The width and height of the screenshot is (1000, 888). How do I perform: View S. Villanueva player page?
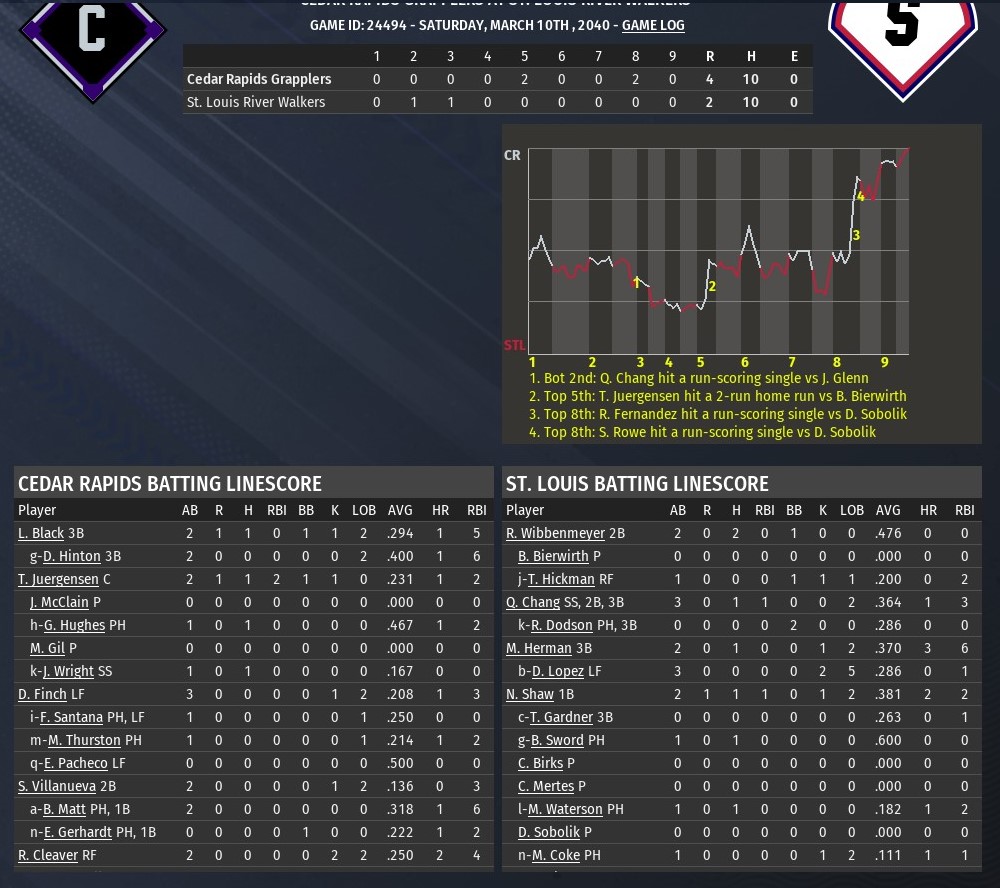click(56, 786)
